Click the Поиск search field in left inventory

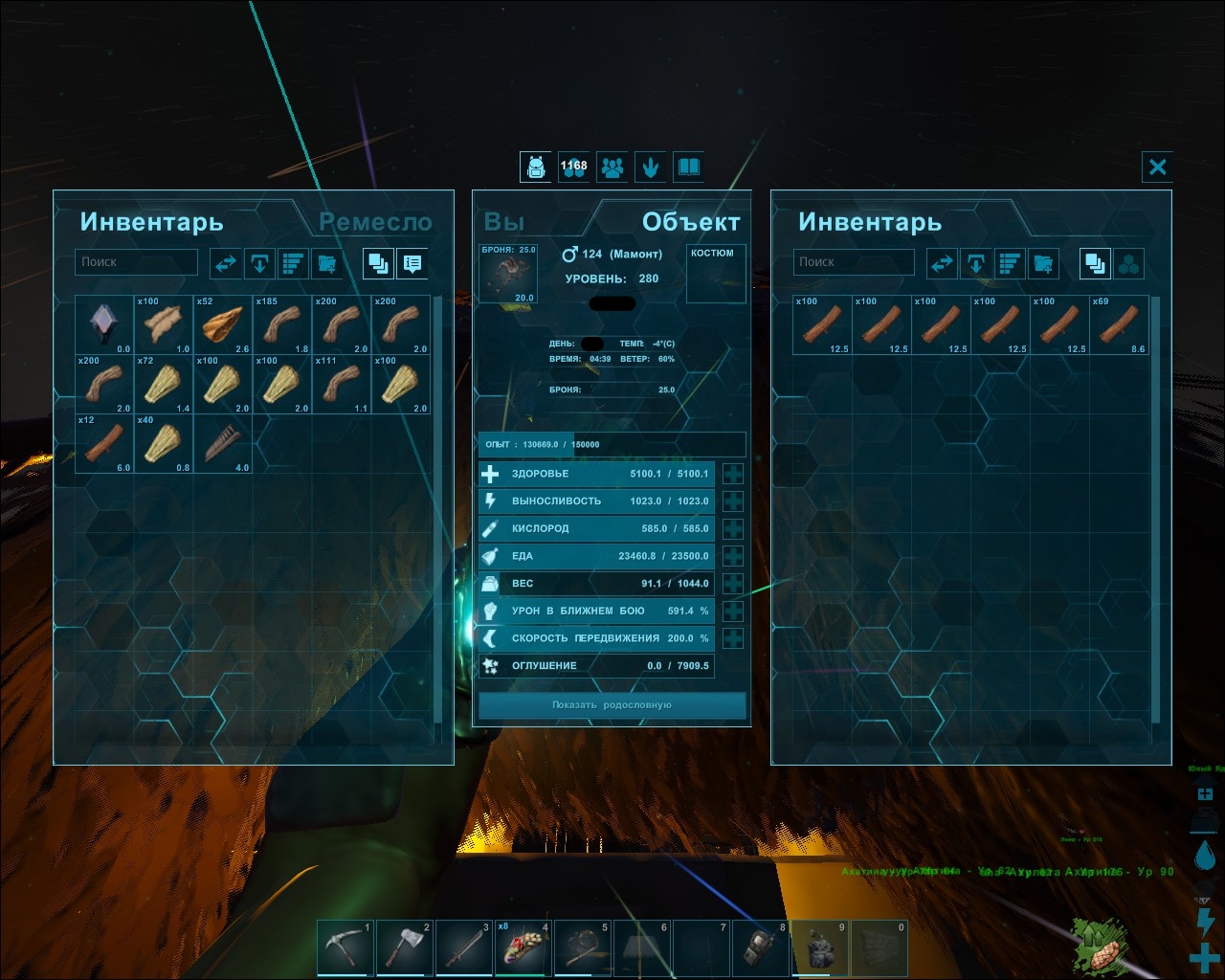point(136,261)
